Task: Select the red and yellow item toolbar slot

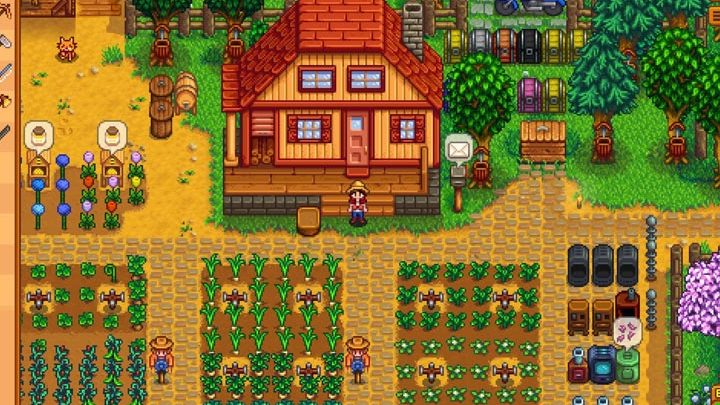Action: pos(5,99)
